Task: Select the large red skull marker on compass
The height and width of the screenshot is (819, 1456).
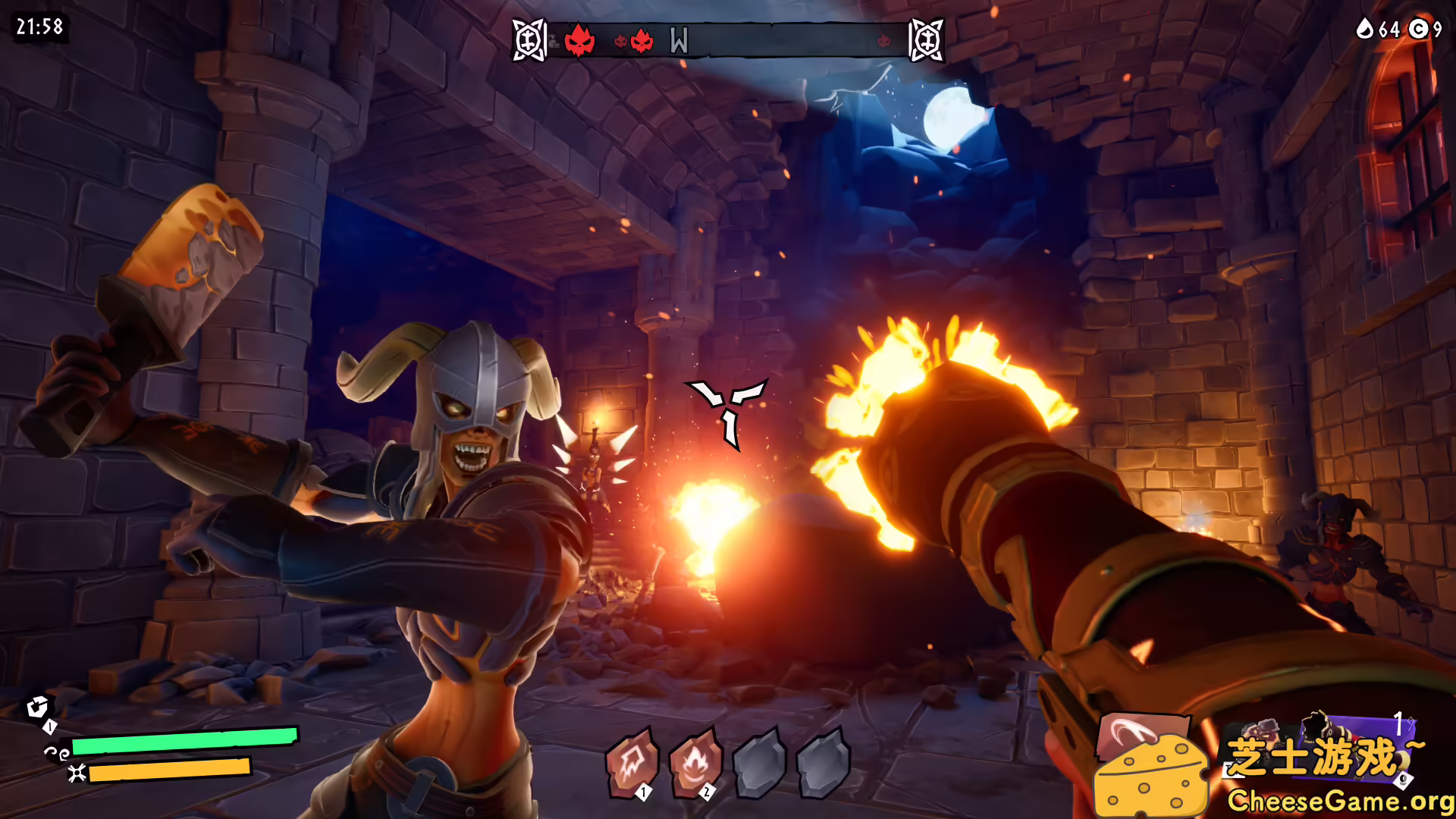Action: coord(579,39)
